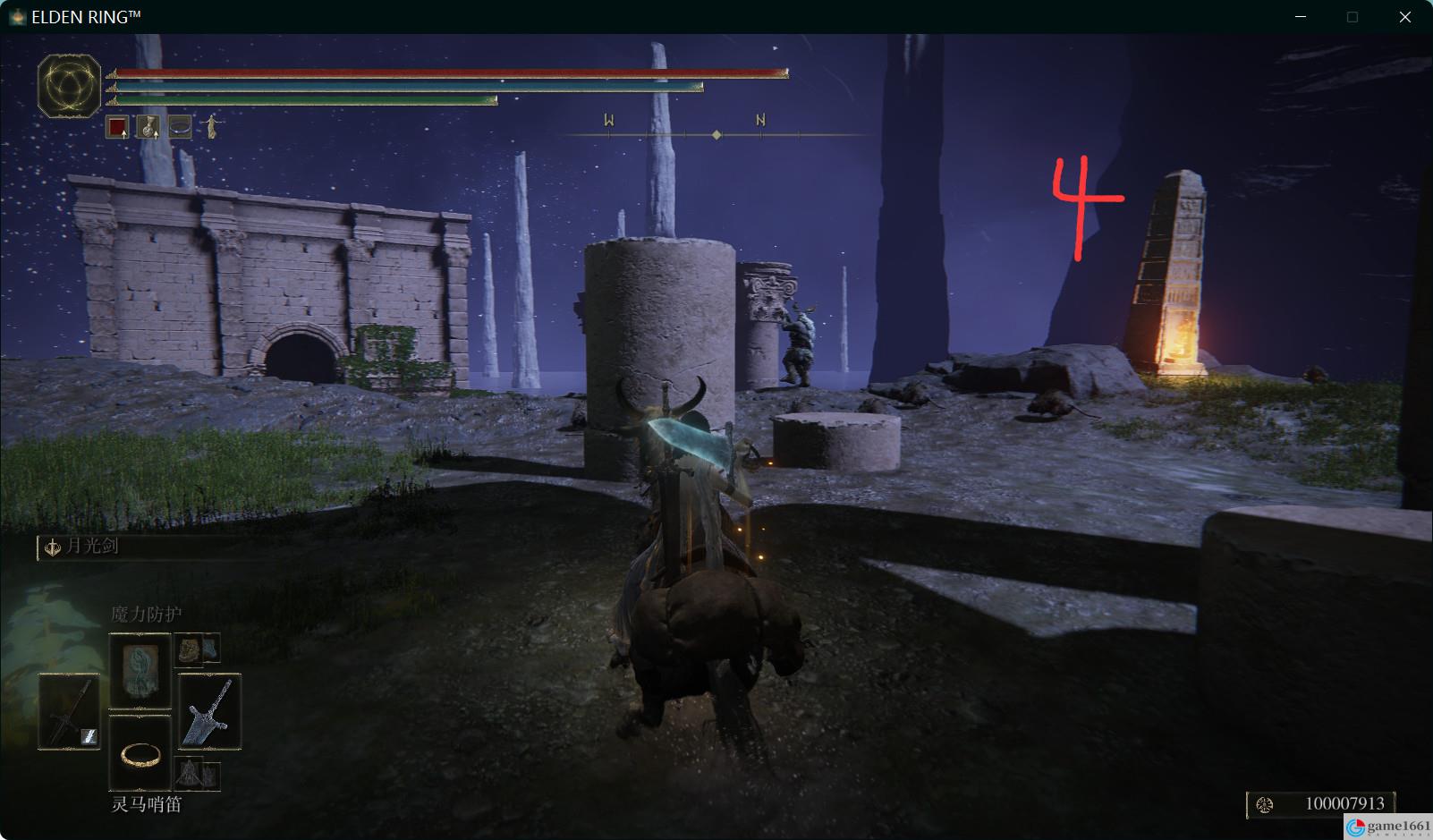Screen dimensions: 1433x840
Task: Click the red square buff status icon
Action: [x=117, y=127]
